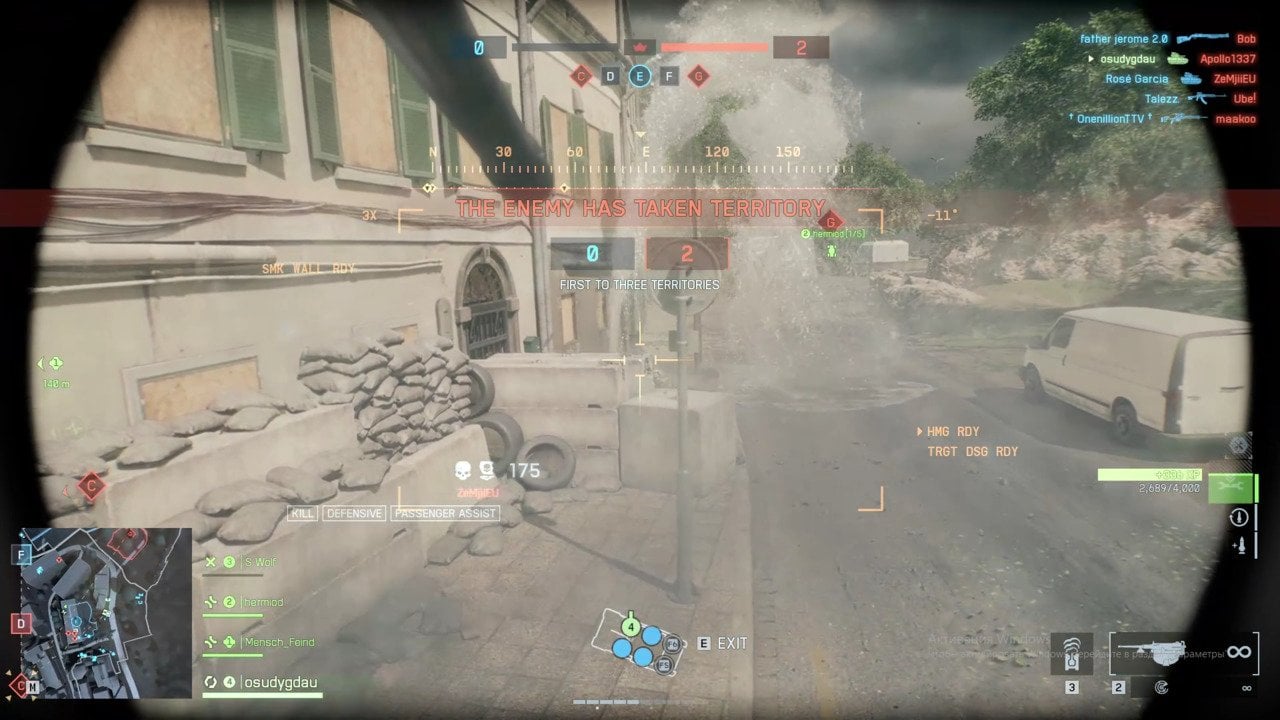Select squad member Mensch_Feind
Viewport: 1280px width, 720px height.
pyautogui.click(x=279, y=642)
